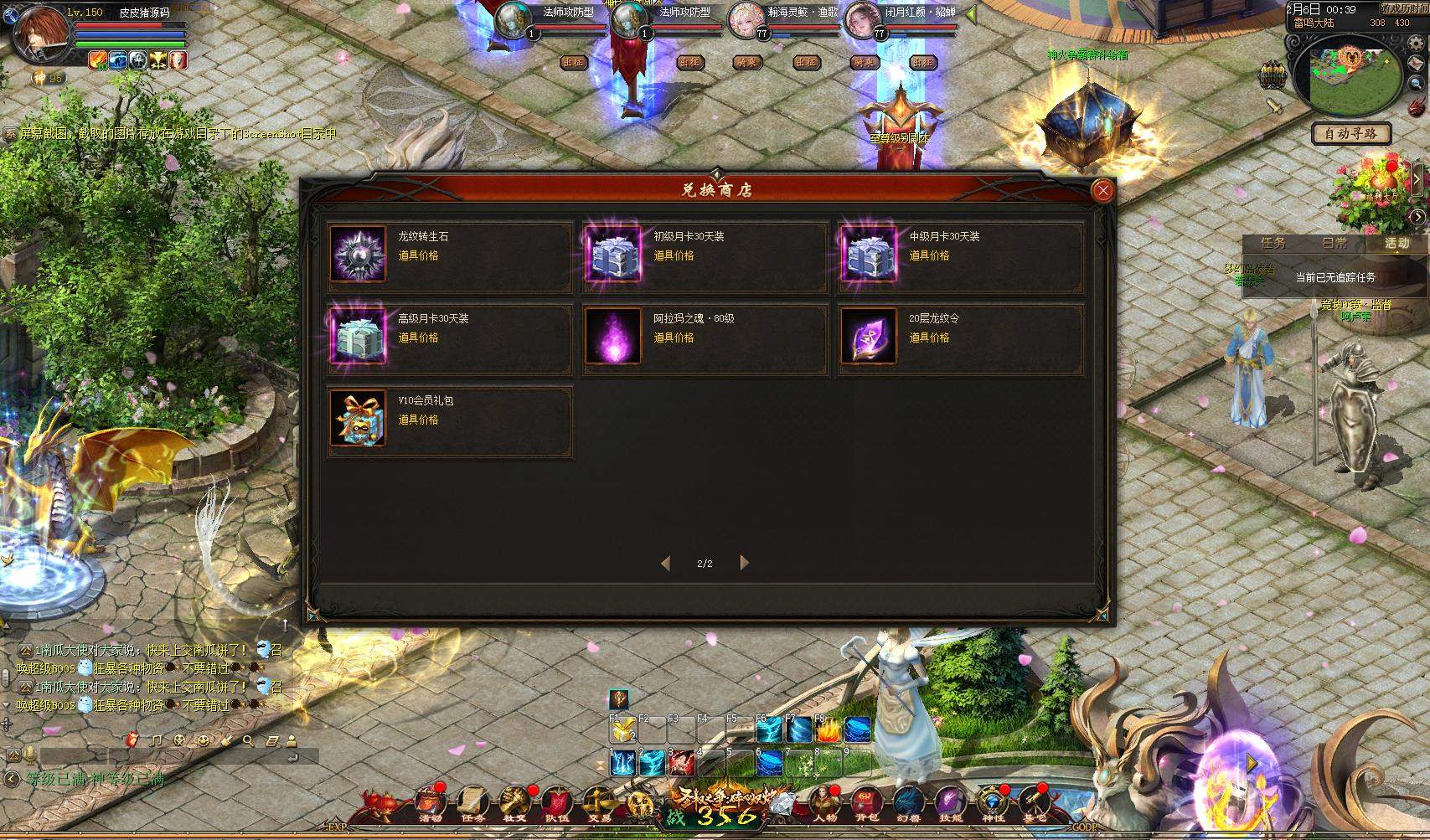Click 道具价格 under 20层龙纹令
1430x840 pixels.
click(x=930, y=338)
